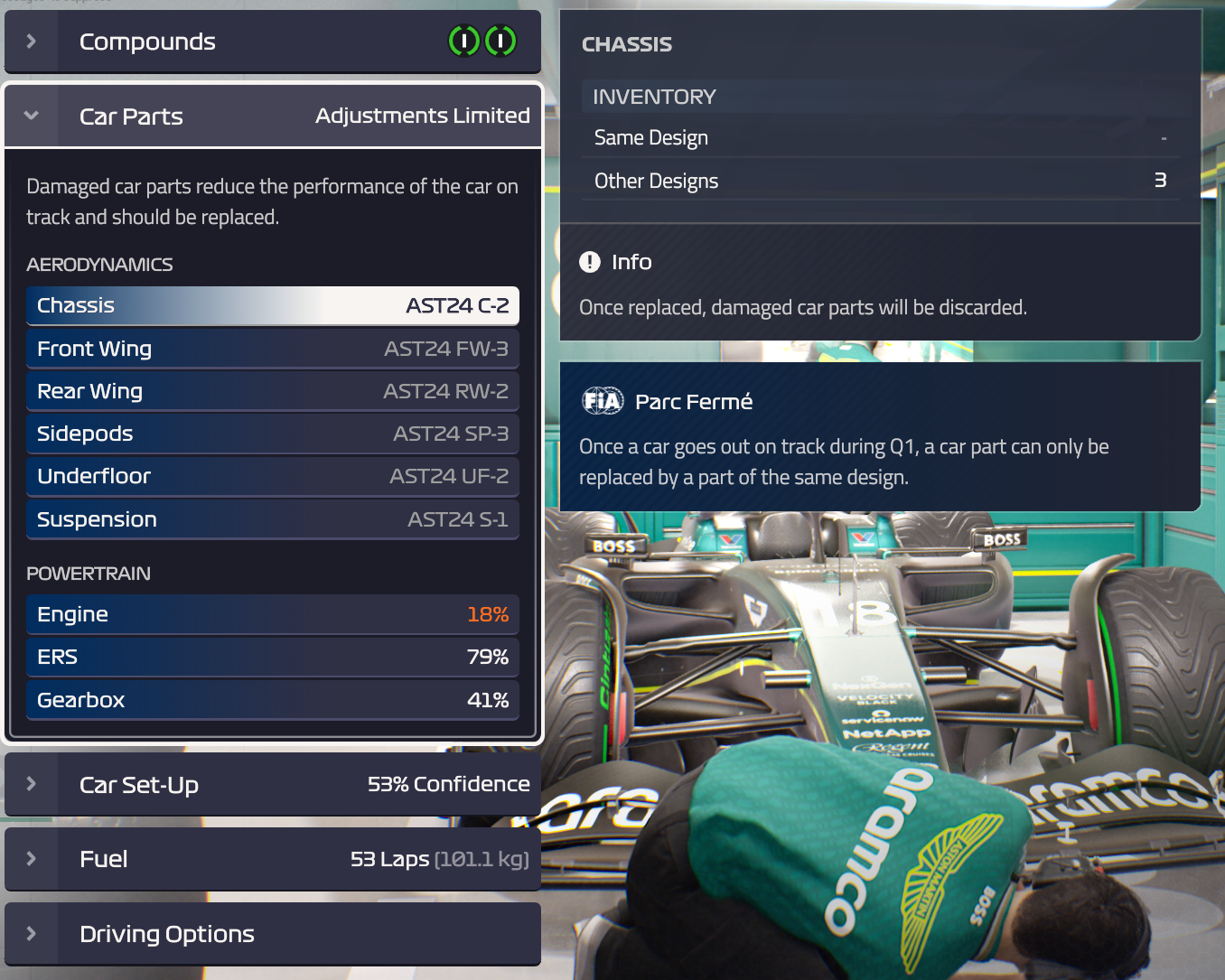1225x980 pixels.
Task: Click the Info exclamation icon
Action: [589, 262]
